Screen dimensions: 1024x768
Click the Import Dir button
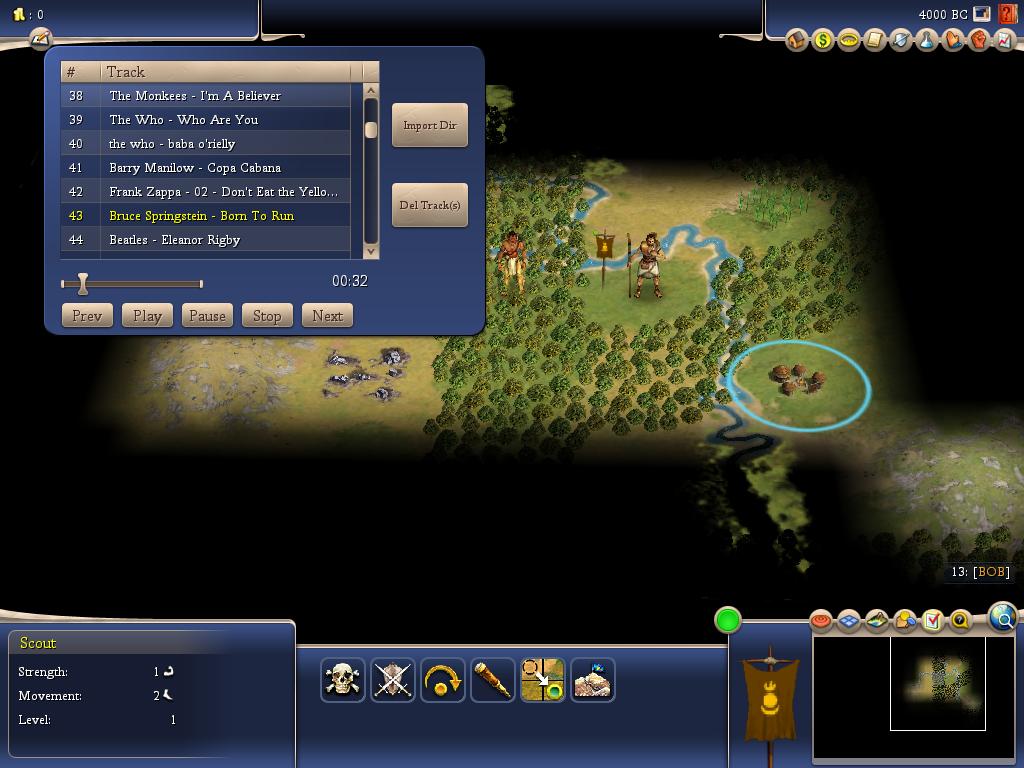tap(429, 125)
